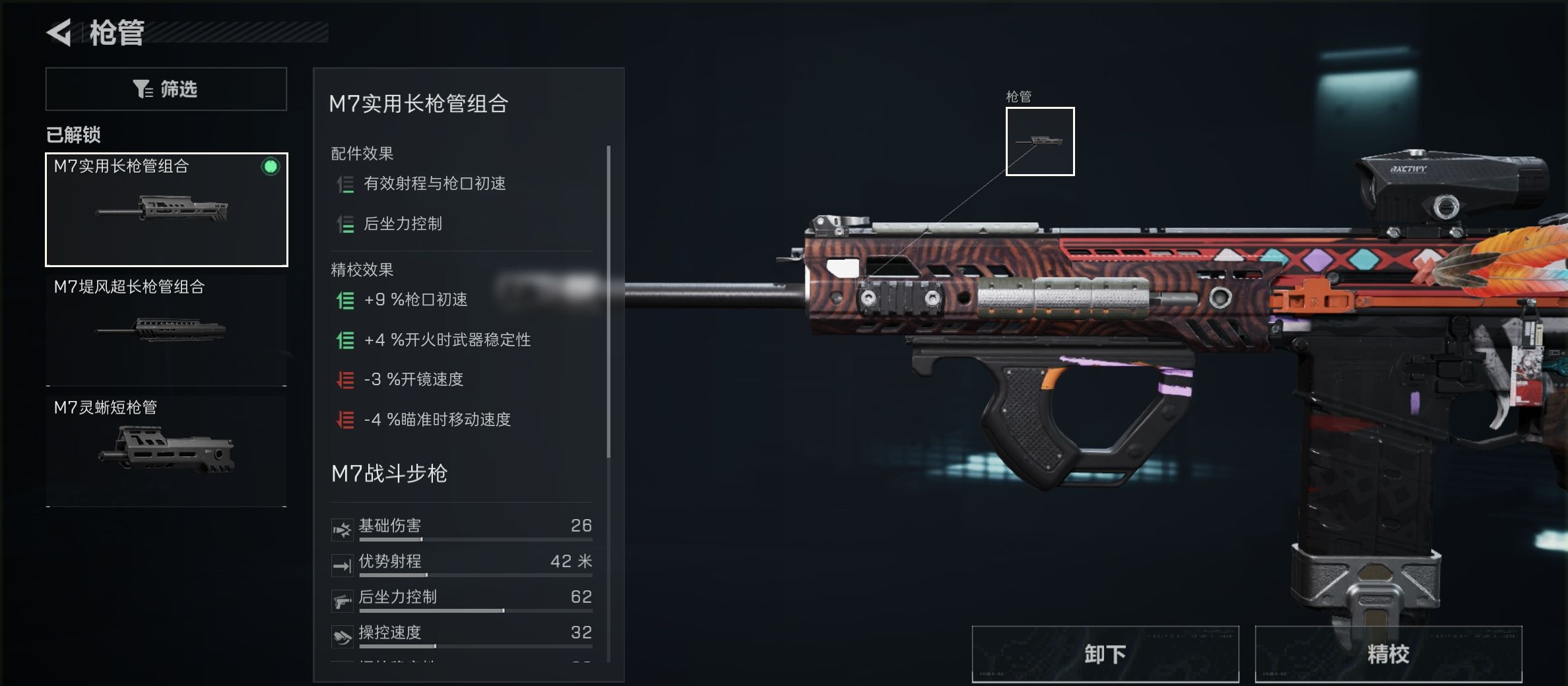
Task: Open the 精校 calibration screen
Action: tap(1388, 654)
